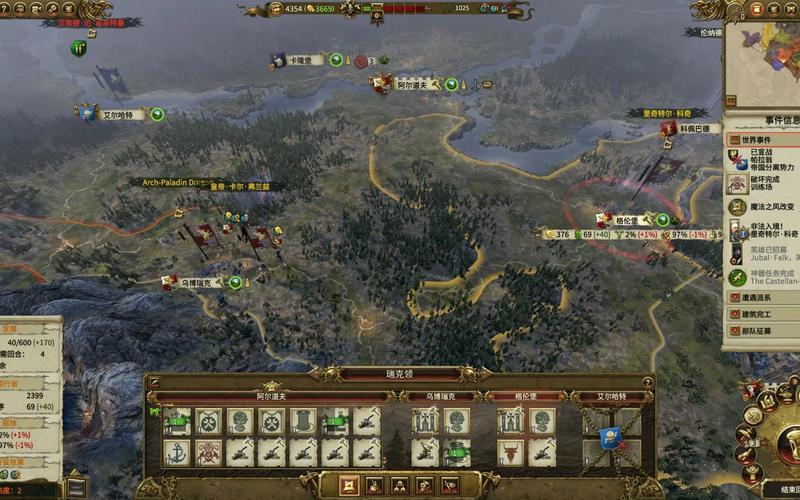Select the 乌博瑞克 settlement label
The width and height of the screenshot is (800, 500).
(x=196, y=283)
